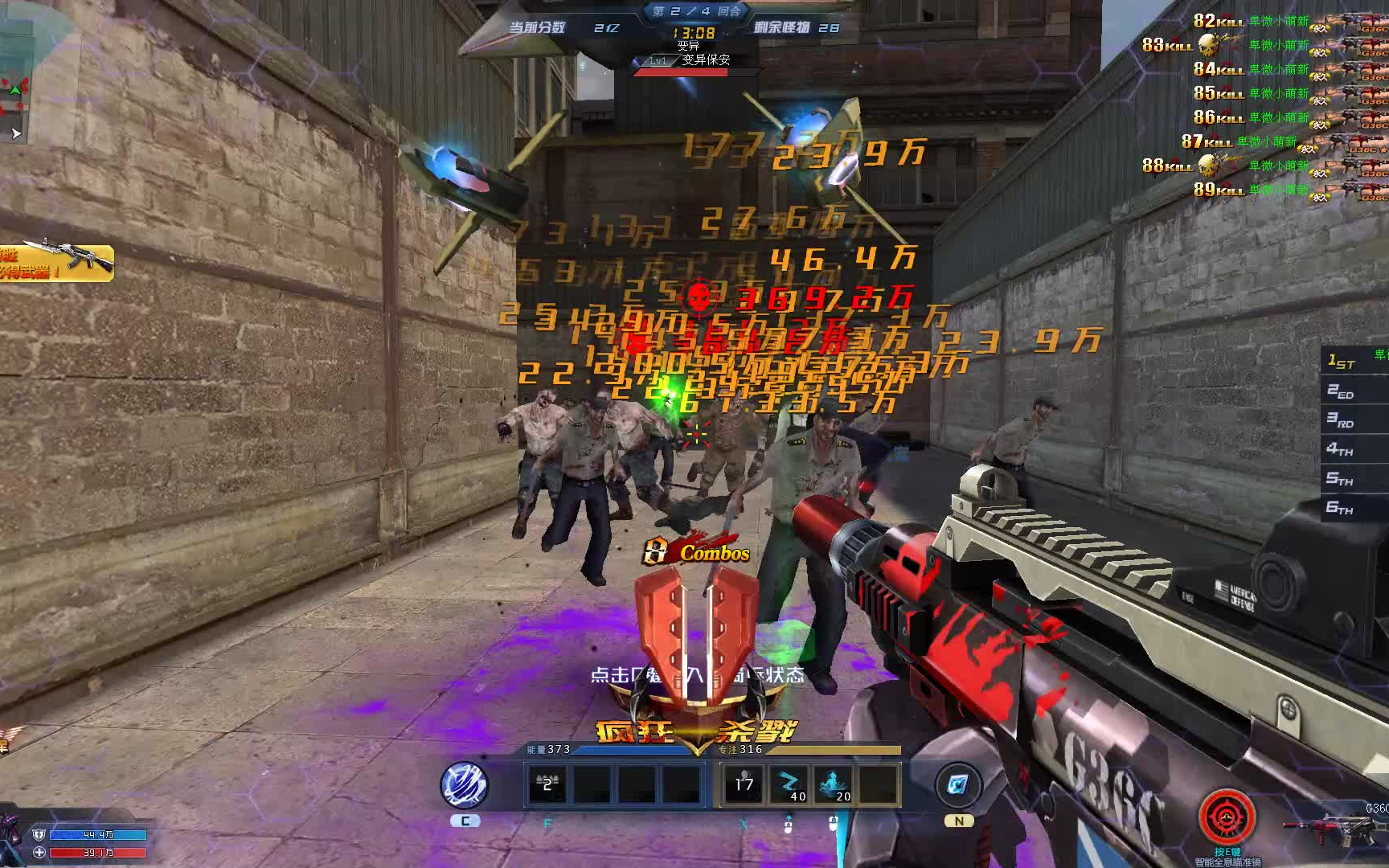Activate the blue swirling orb skill
Screen dimensions: 1389x868
(x=465, y=784)
